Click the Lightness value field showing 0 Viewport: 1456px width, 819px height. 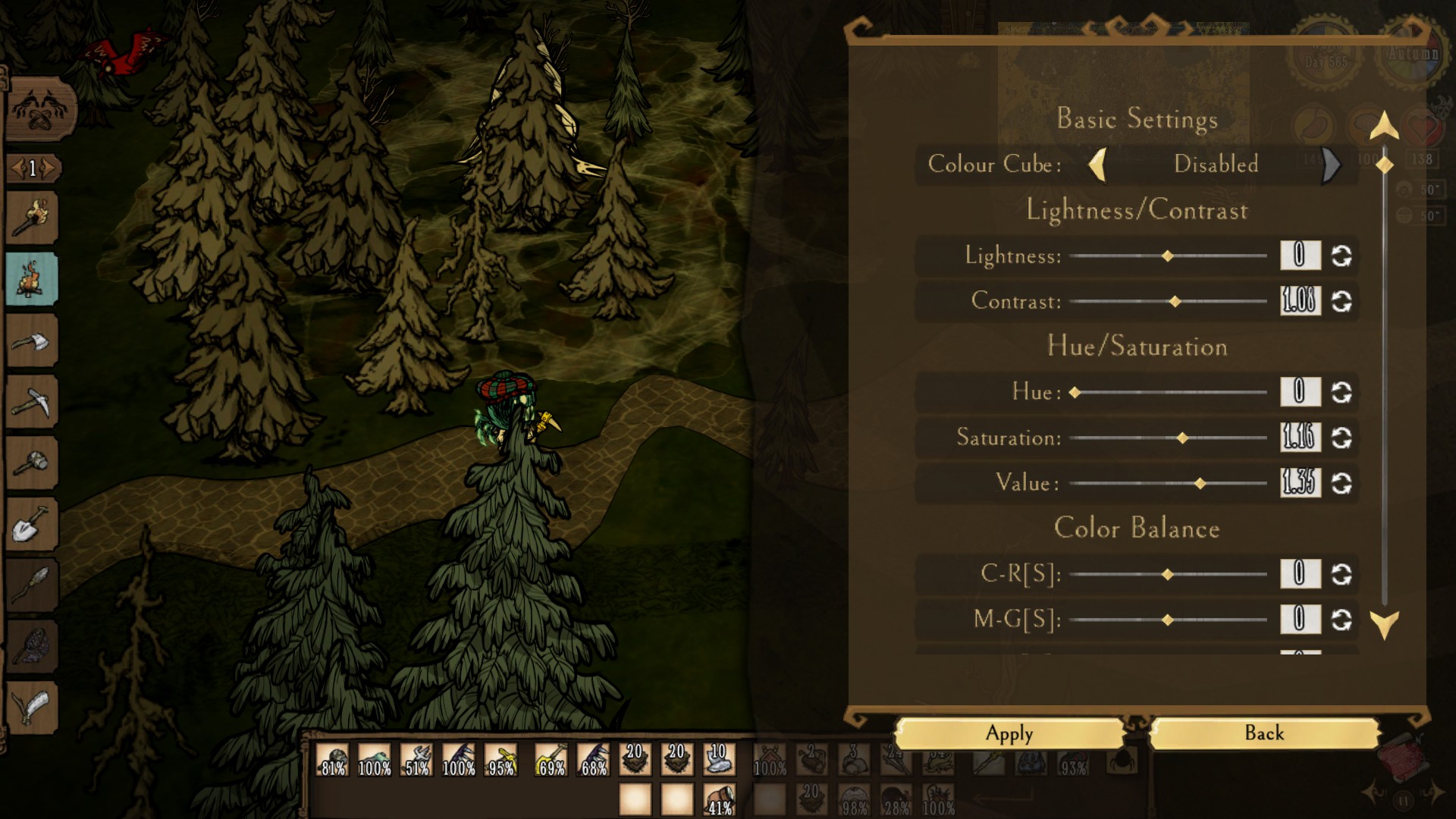coord(1299,256)
